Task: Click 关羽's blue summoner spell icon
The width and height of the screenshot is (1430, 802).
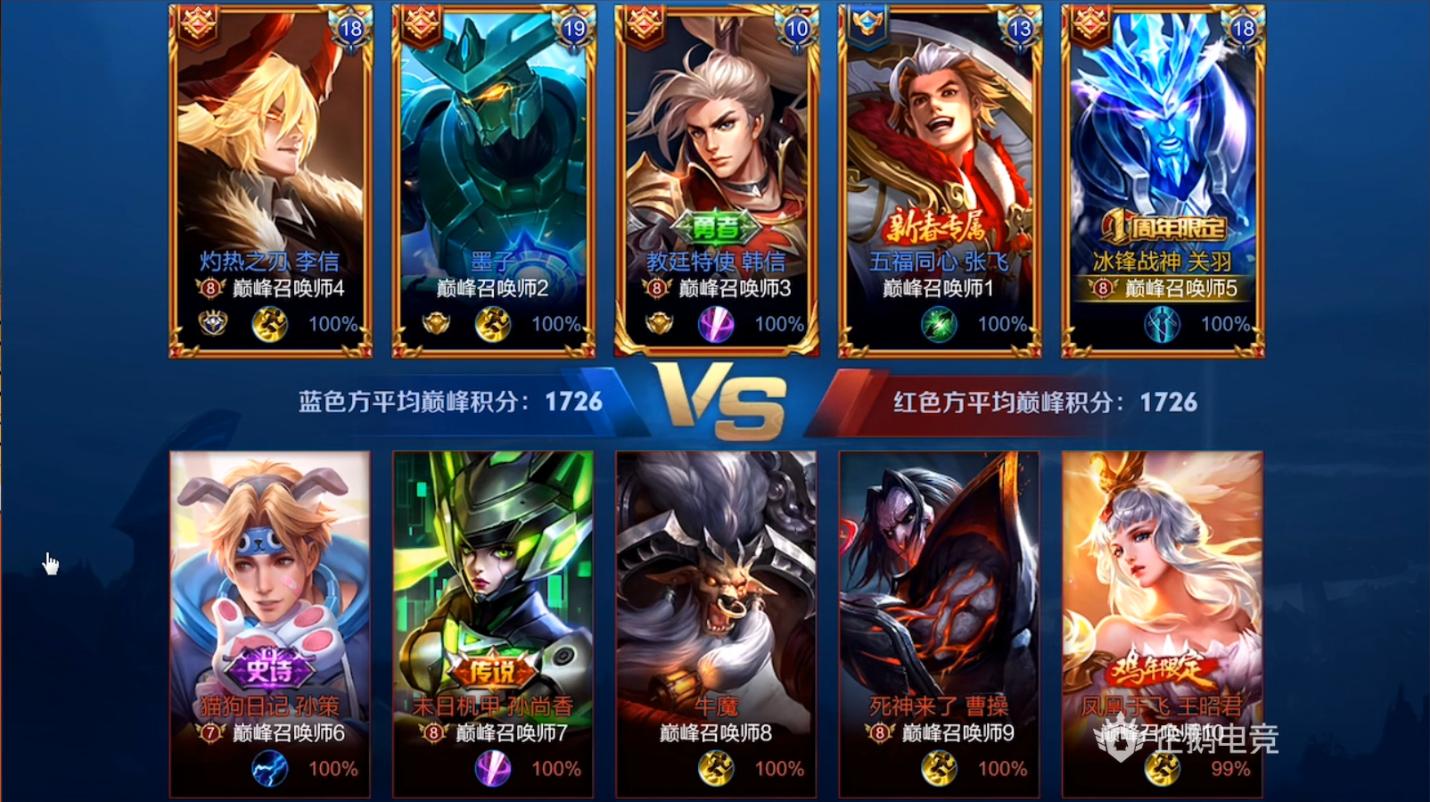Action: coord(1160,324)
